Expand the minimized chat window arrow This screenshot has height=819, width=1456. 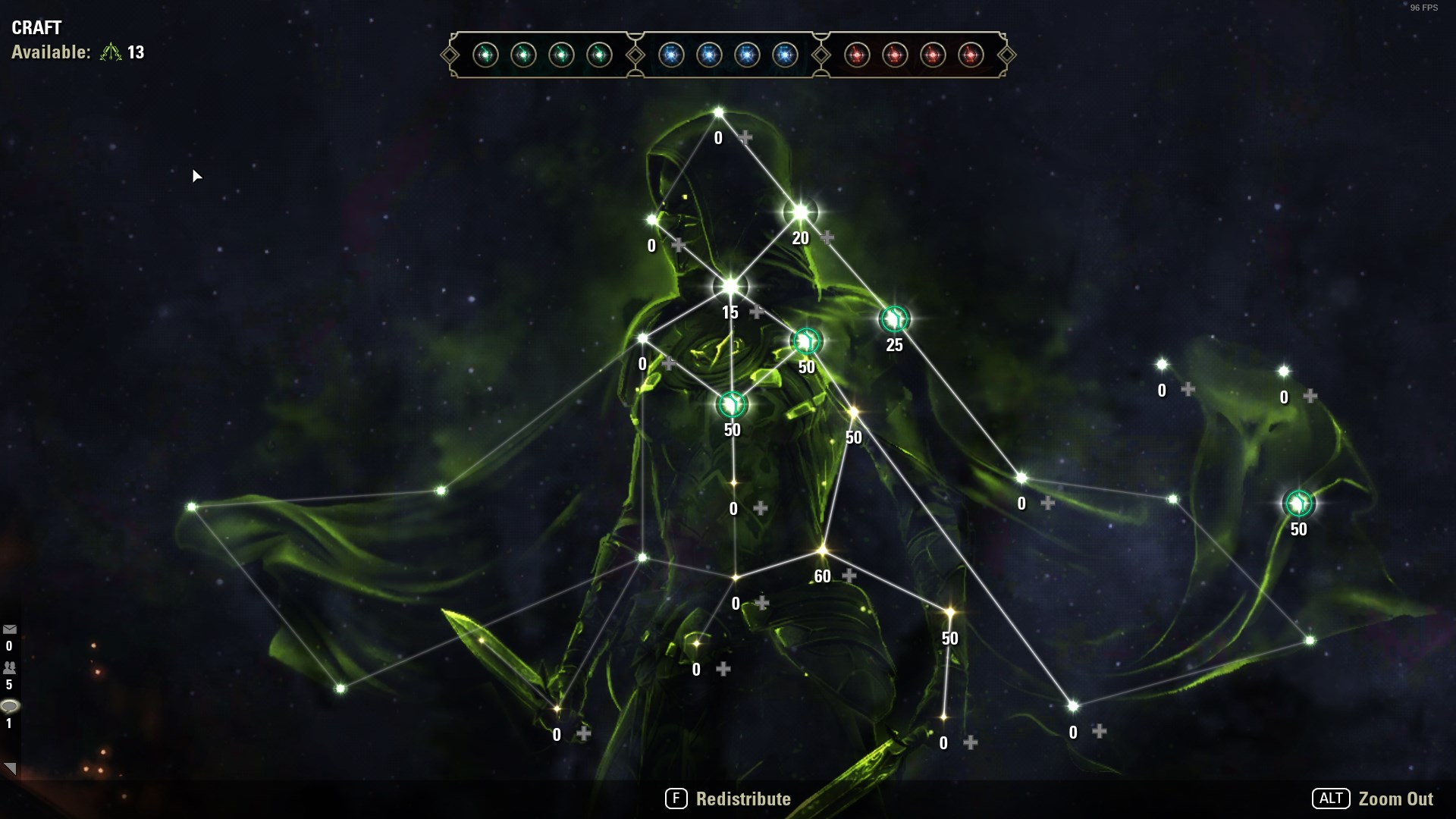[10, 768]
